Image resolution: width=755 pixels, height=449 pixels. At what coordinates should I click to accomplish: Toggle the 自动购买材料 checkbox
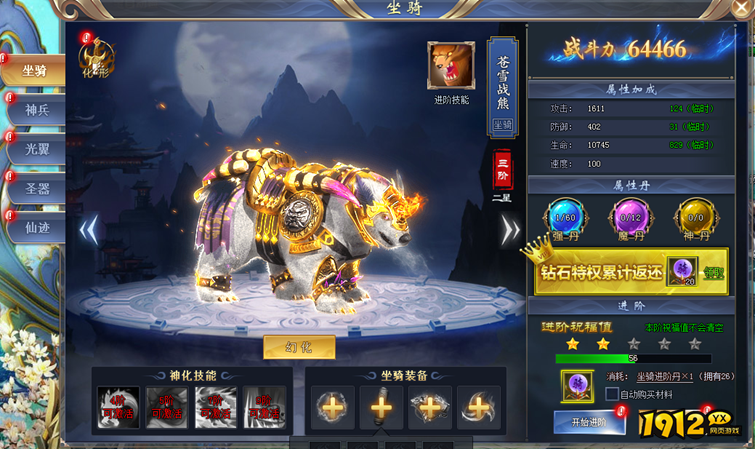613,394
